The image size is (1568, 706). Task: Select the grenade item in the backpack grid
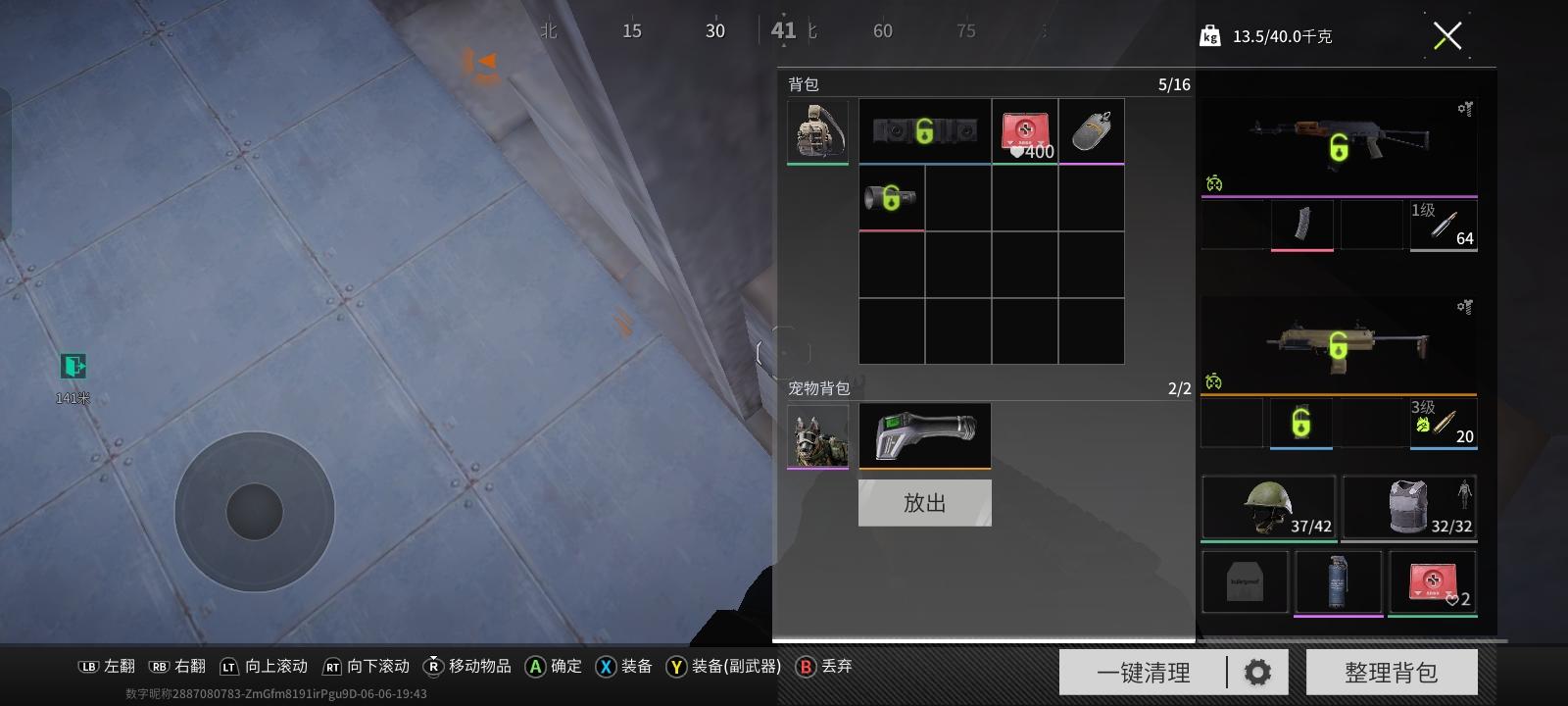[1091, 130]
